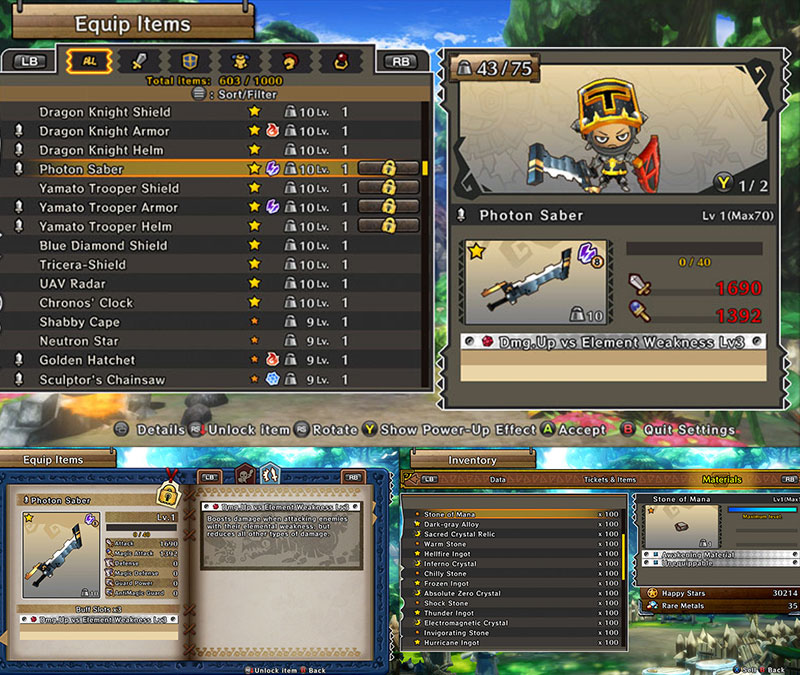Pick Yamato Trooper Shield from the list
This screenshot has height=675, width=800.
[109, 188]
